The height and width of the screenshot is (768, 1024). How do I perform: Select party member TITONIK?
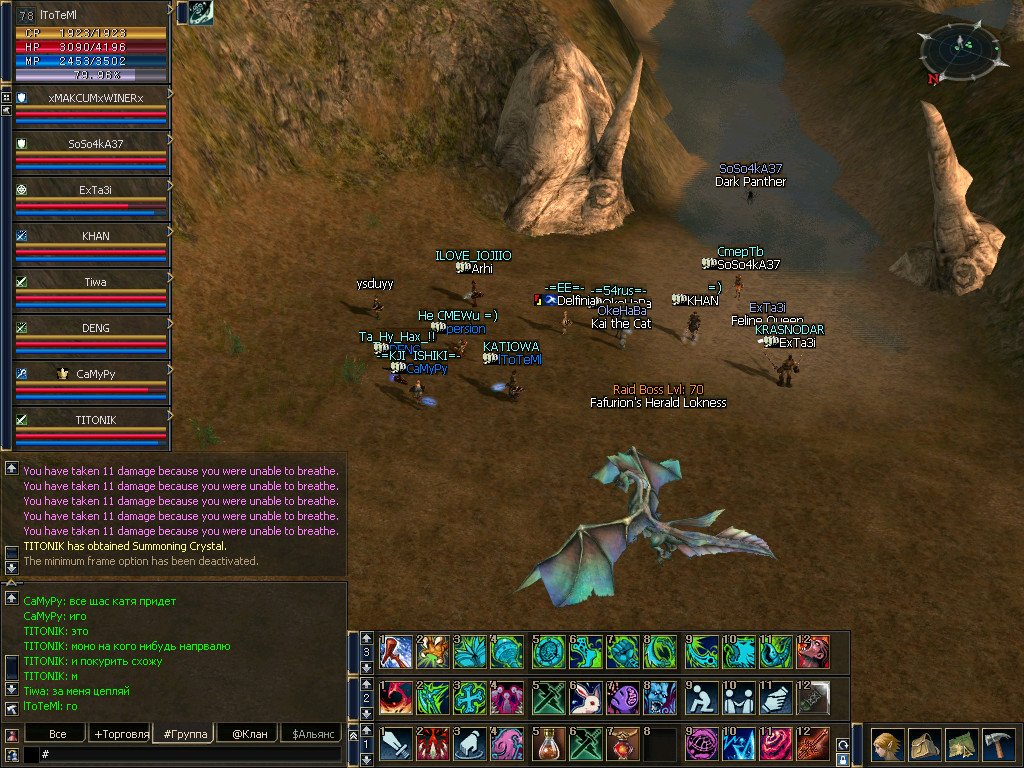pos(96,420)
